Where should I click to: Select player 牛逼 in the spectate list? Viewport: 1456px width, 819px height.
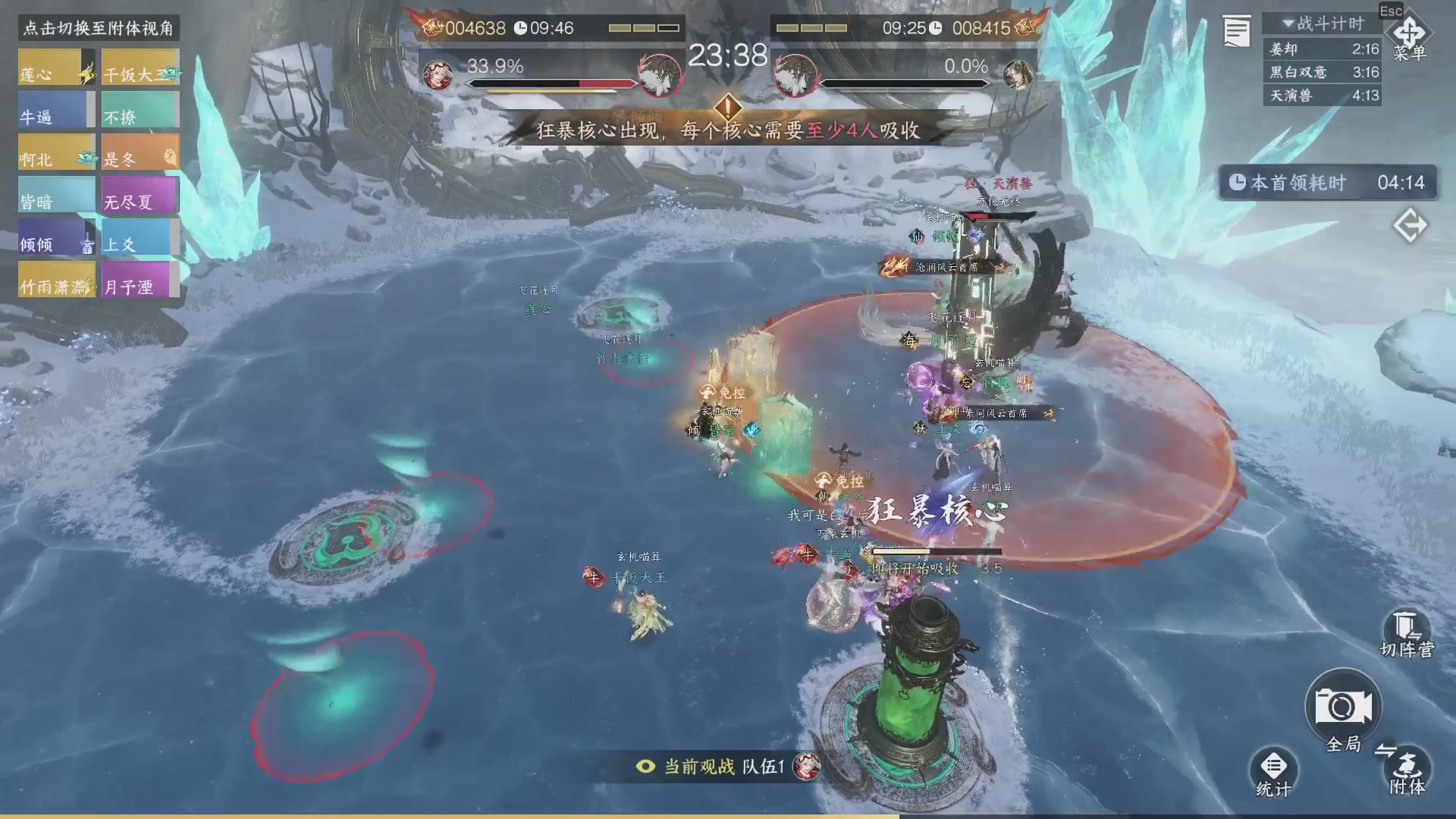[56, 111]
